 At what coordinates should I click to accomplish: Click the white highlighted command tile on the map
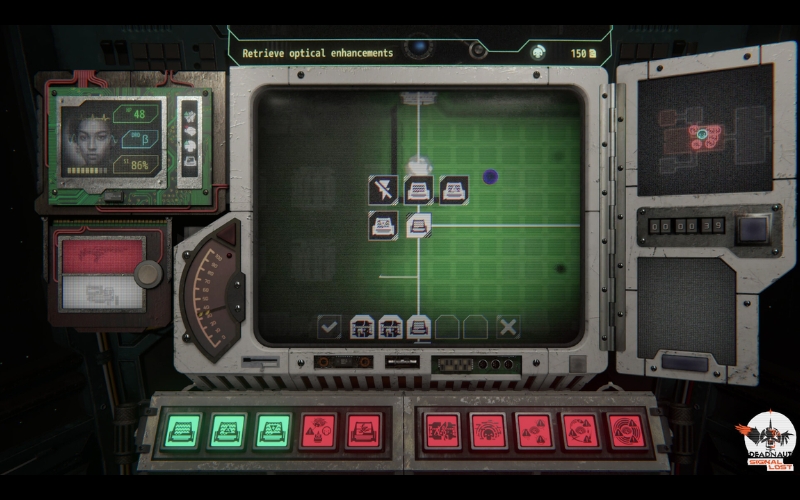418,225
